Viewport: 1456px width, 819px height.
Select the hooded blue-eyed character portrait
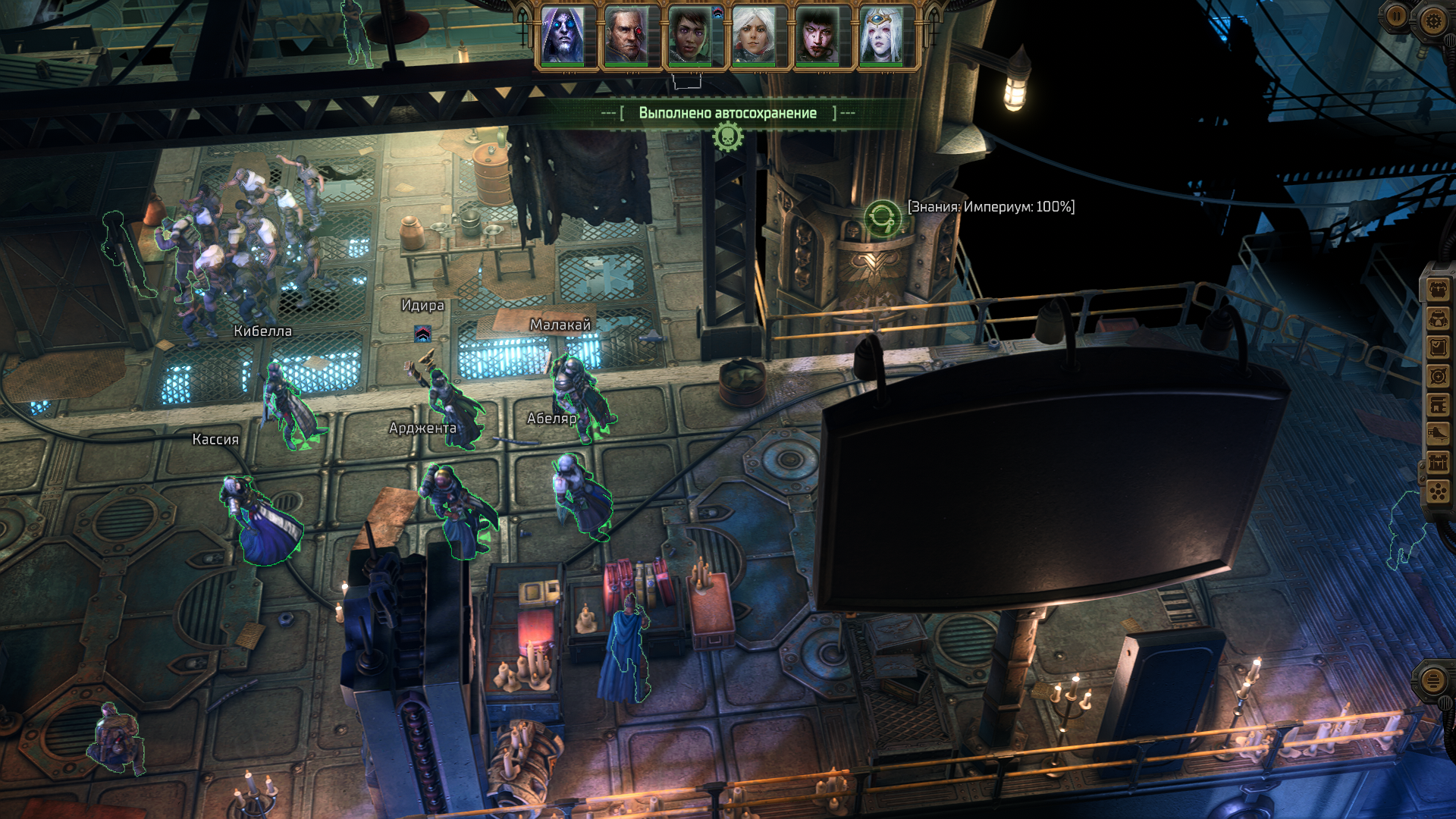tap(563, 36)
